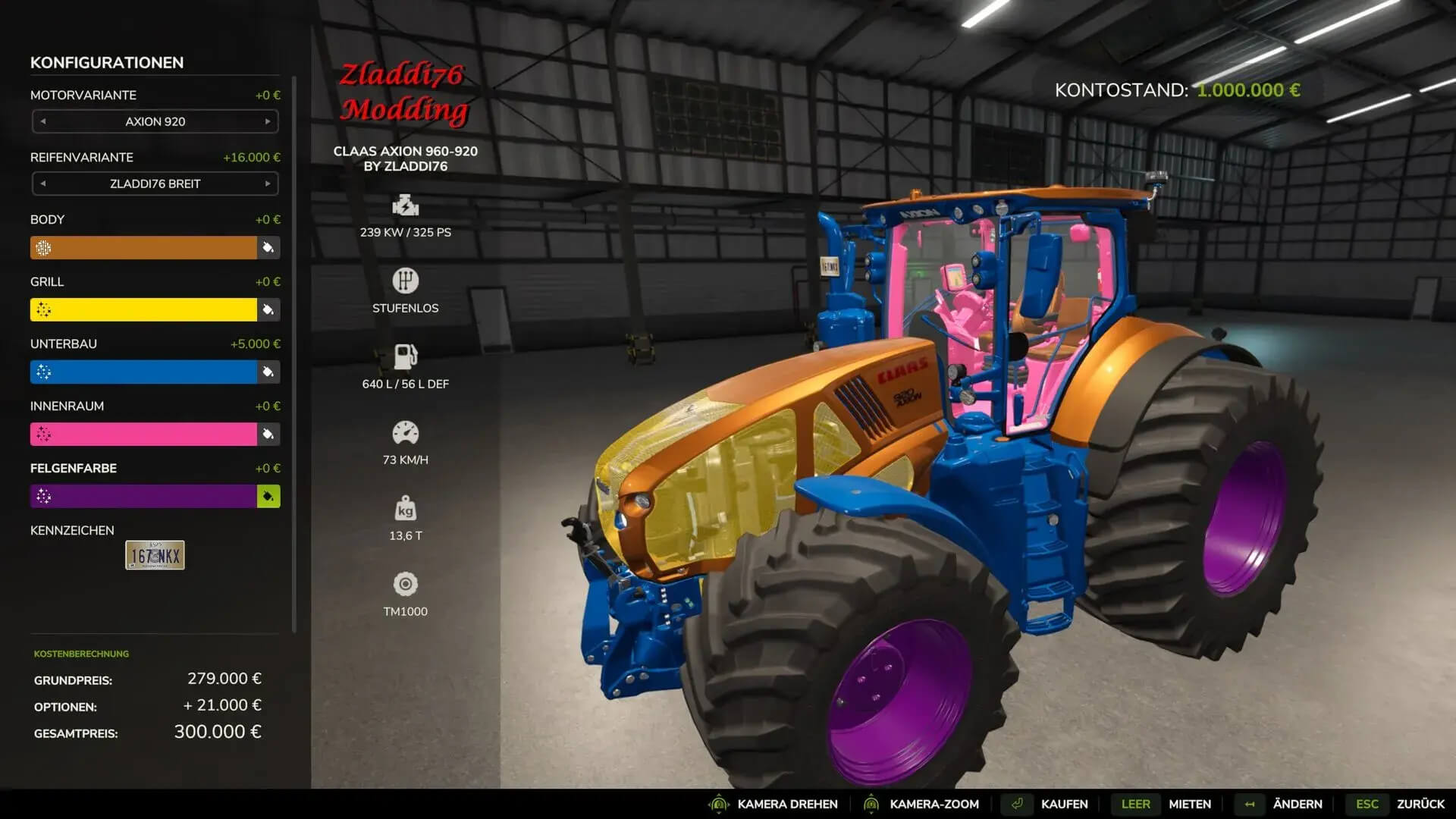Screen dimensions: 1456x819
Task: Change the pink Innenraum color
Action: click(143, 435)
